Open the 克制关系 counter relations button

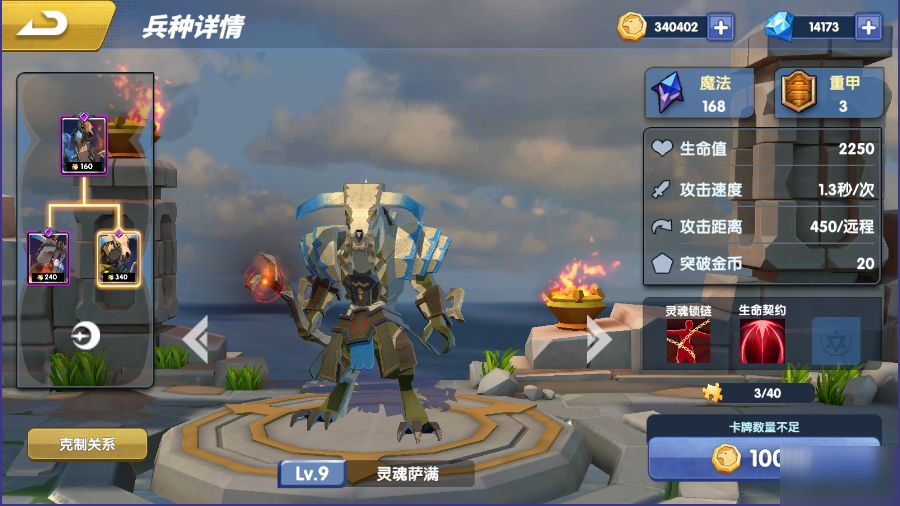87,444
